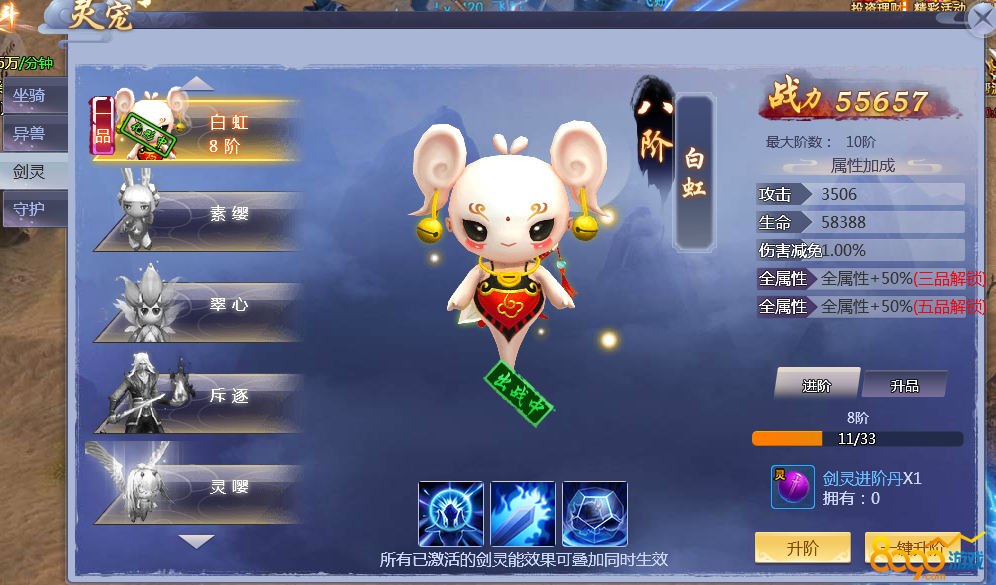996x585 pixels.
Task: Switch to the 守护 guardian tab
Action: (x=30, y=210)
